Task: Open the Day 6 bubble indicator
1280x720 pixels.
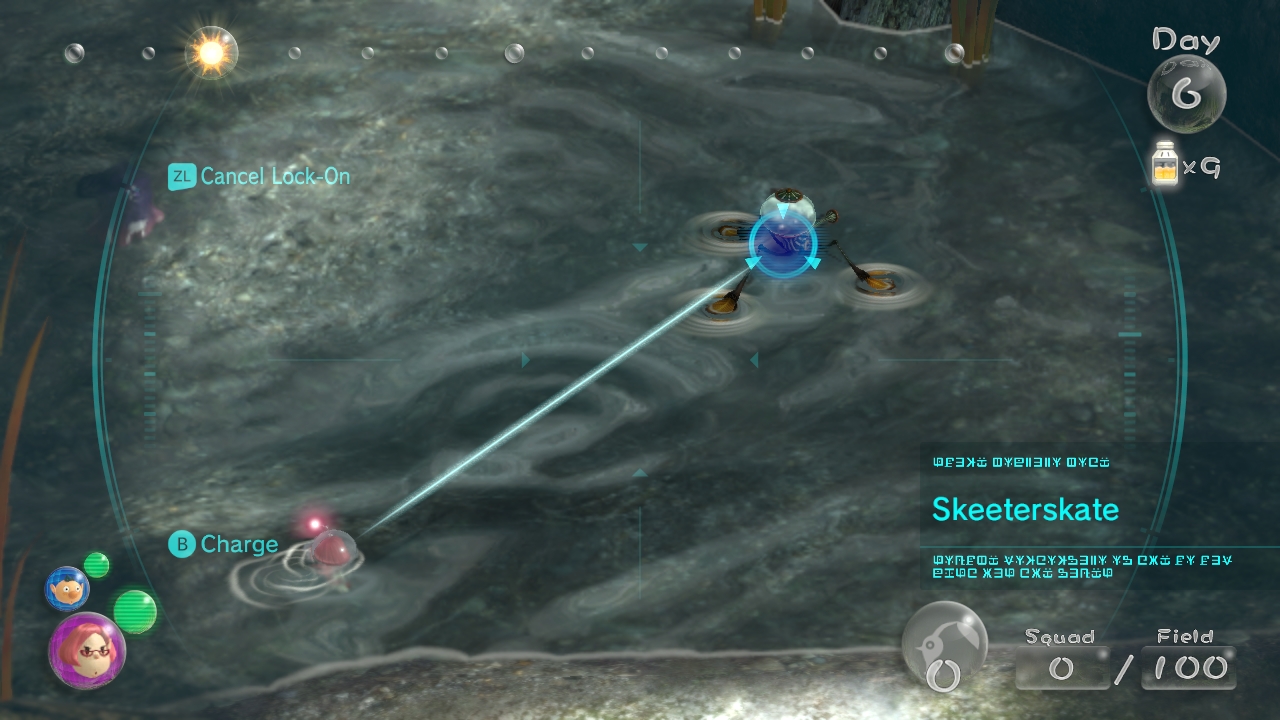Action: click(1186, 94)
